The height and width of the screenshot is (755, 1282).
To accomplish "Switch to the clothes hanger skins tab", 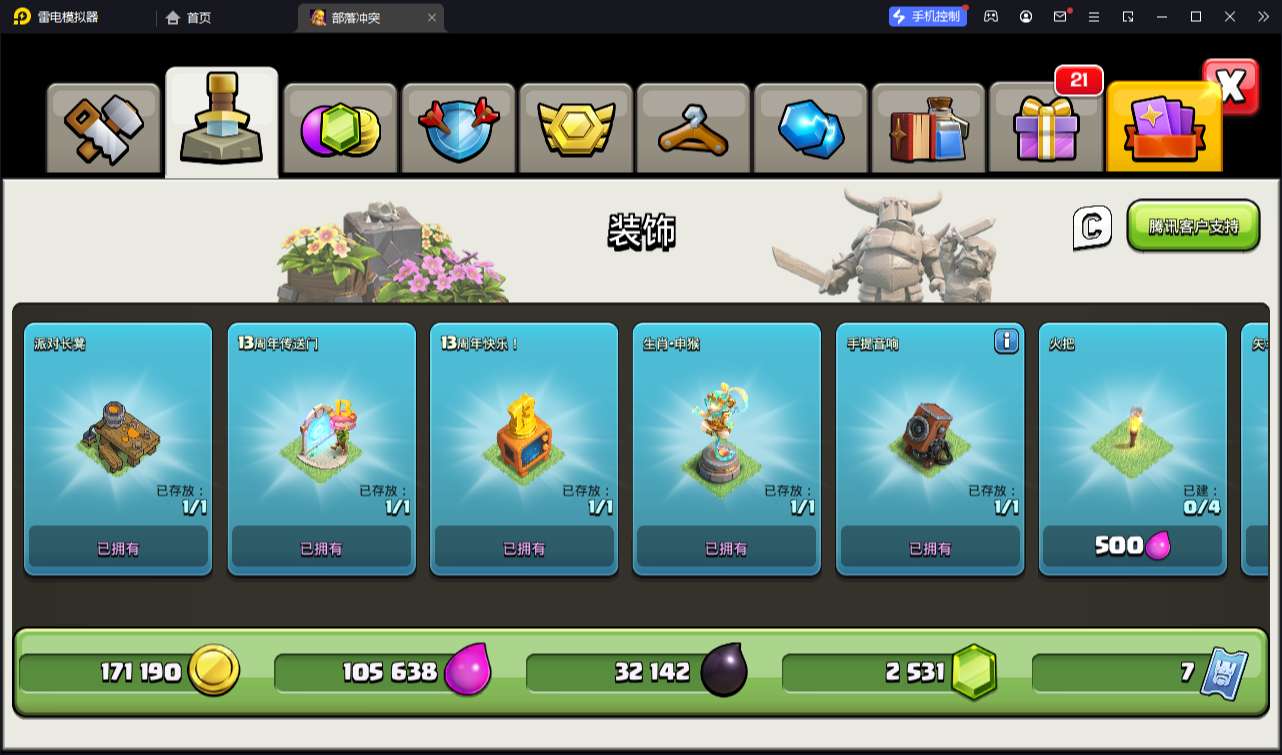I will point(692,129).
